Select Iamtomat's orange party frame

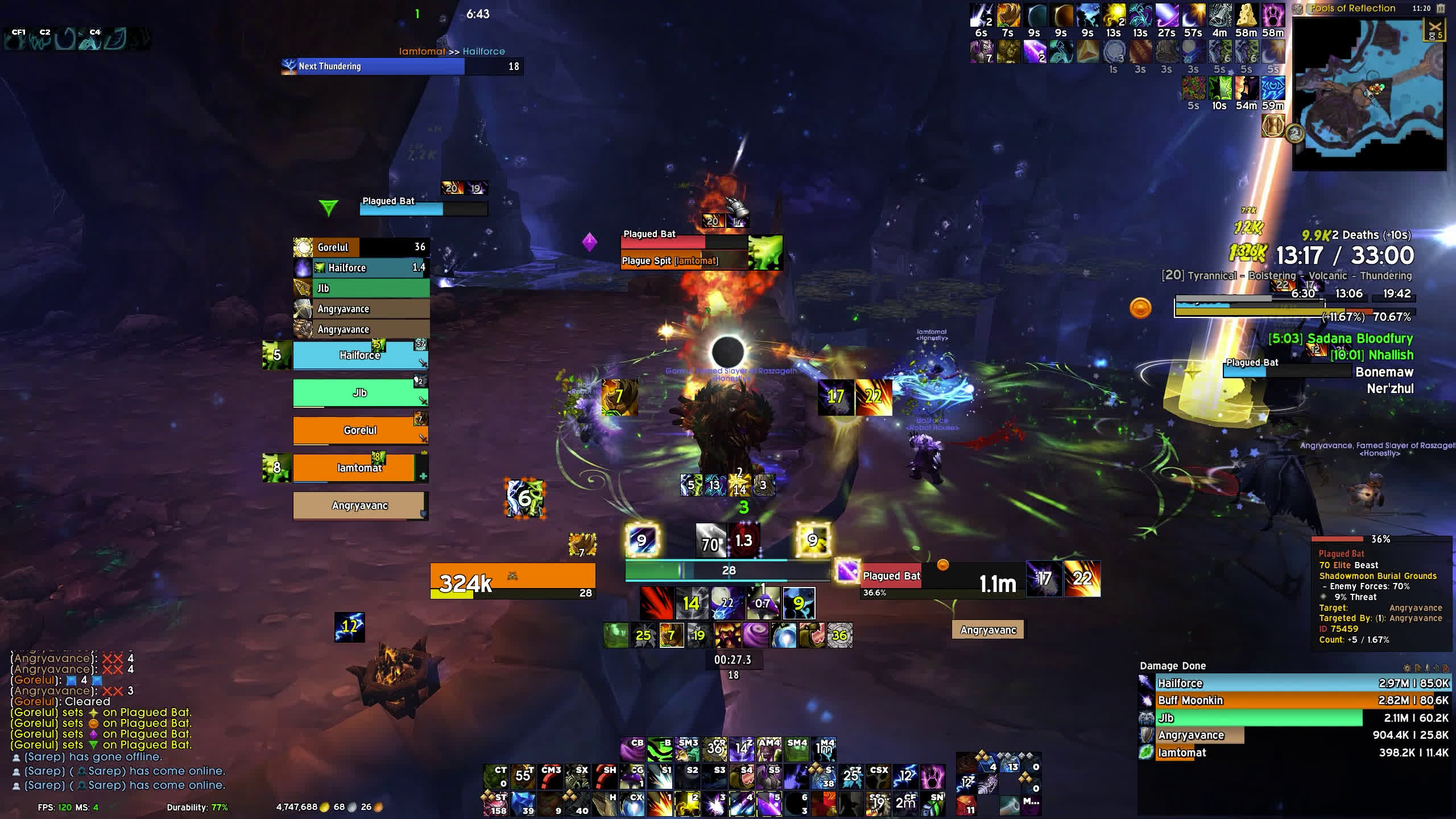(x=359, y=468)
